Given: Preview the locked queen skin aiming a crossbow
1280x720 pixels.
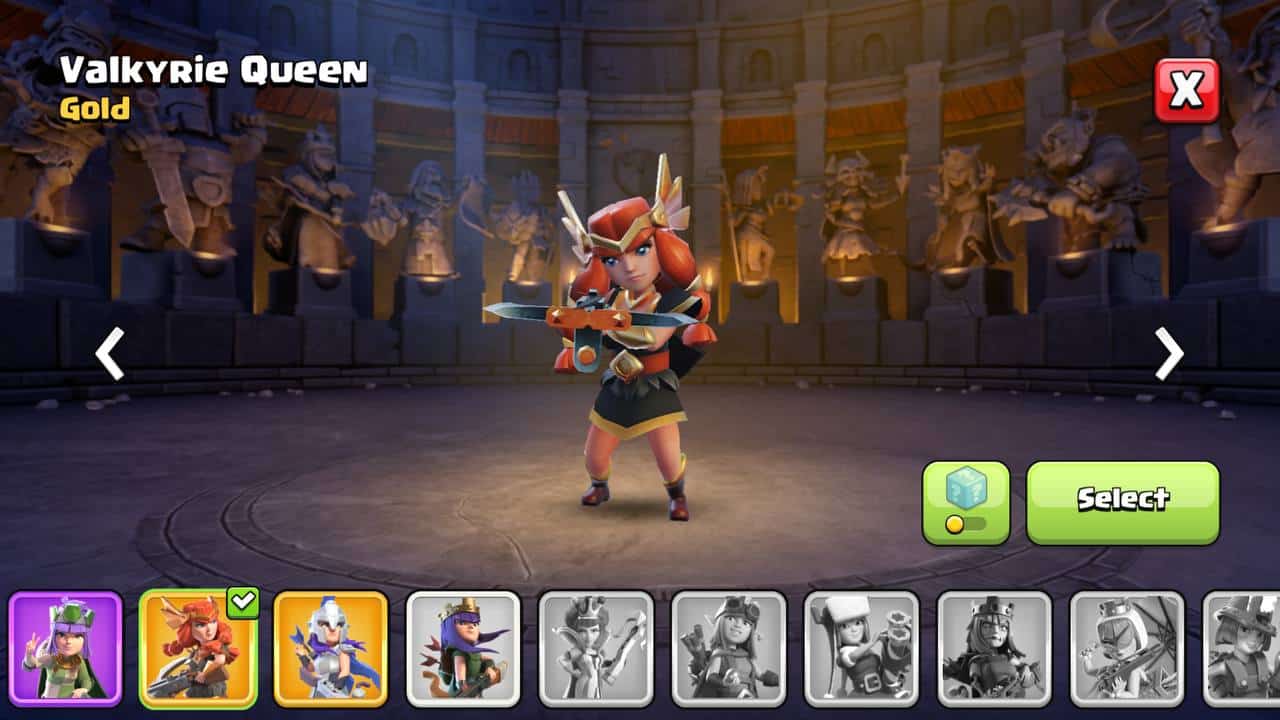Looking at the screenshot, I should 1127,649.
